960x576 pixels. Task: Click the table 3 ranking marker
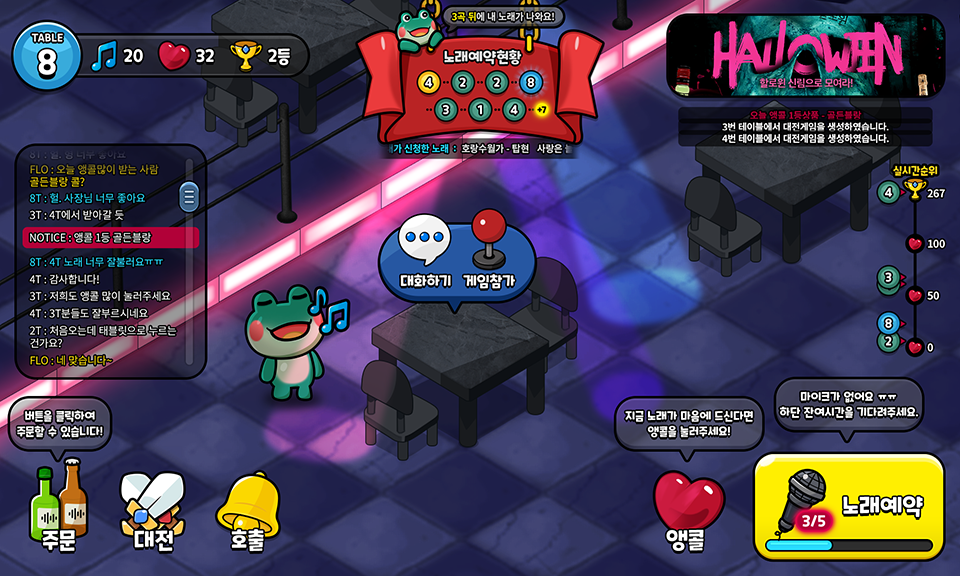[x=888, y=279]
